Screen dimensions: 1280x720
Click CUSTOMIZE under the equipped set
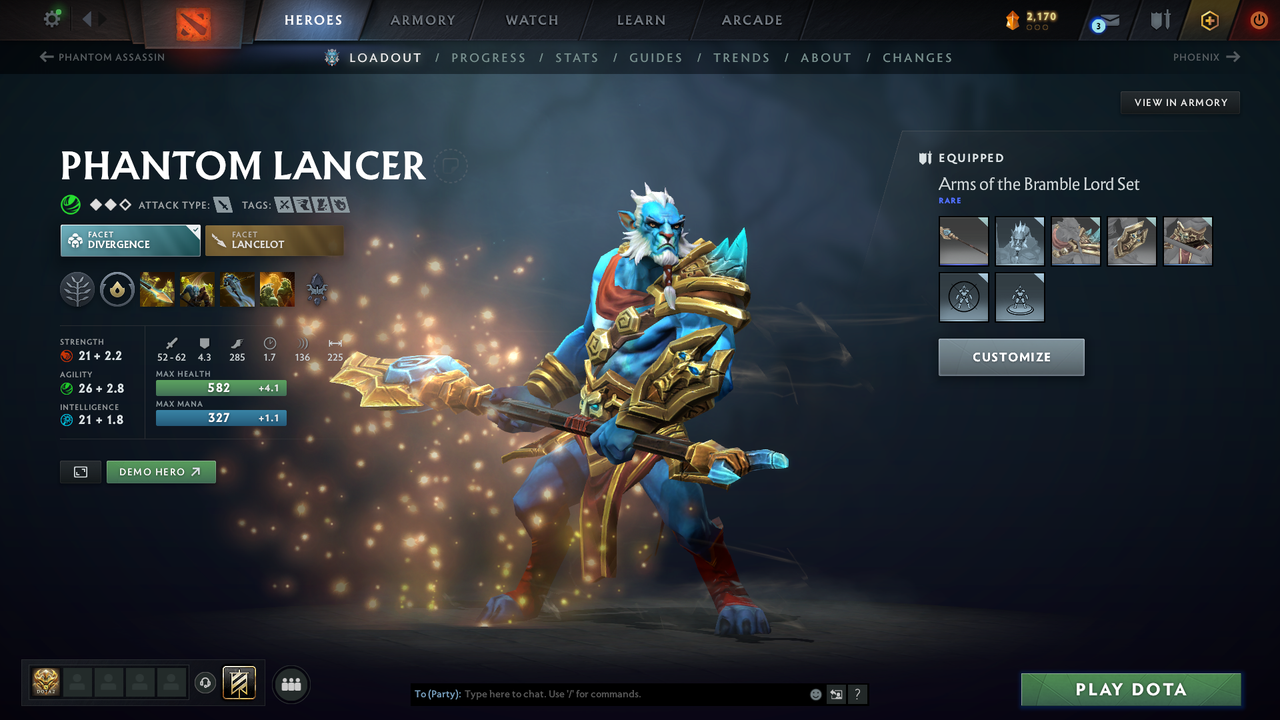(x=1011, y=357)
